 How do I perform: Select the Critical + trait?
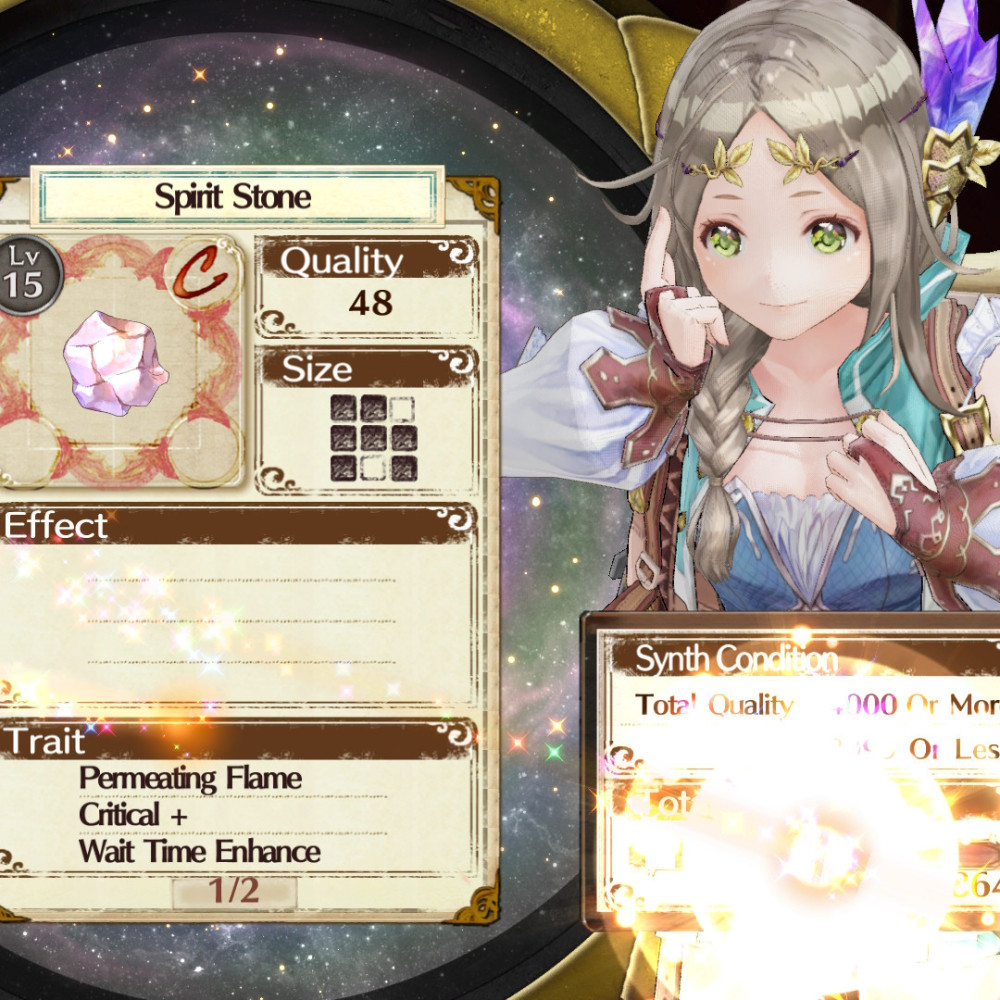click(133, 815)
